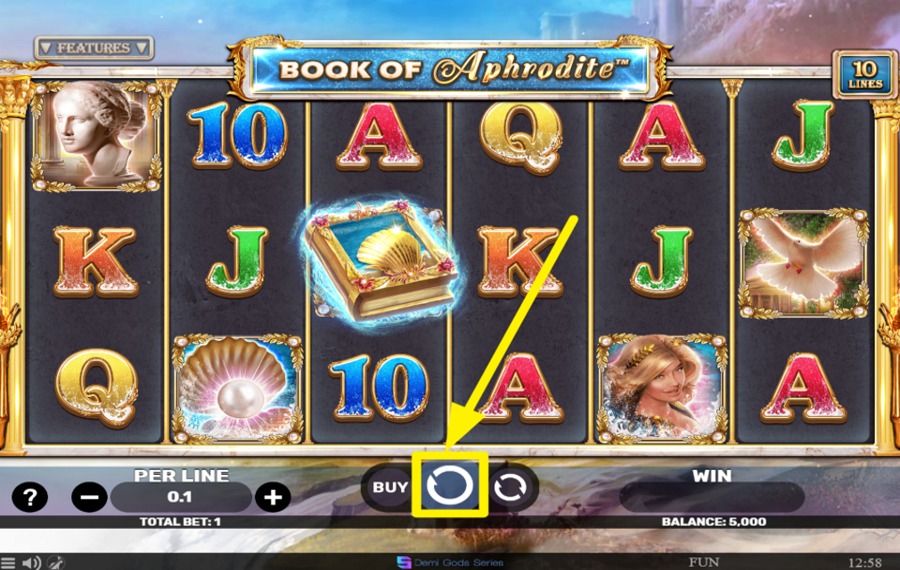This screenshot has height=570, width=900.
Task: Open the hamburger menu icon
Action: pos(8,562)
